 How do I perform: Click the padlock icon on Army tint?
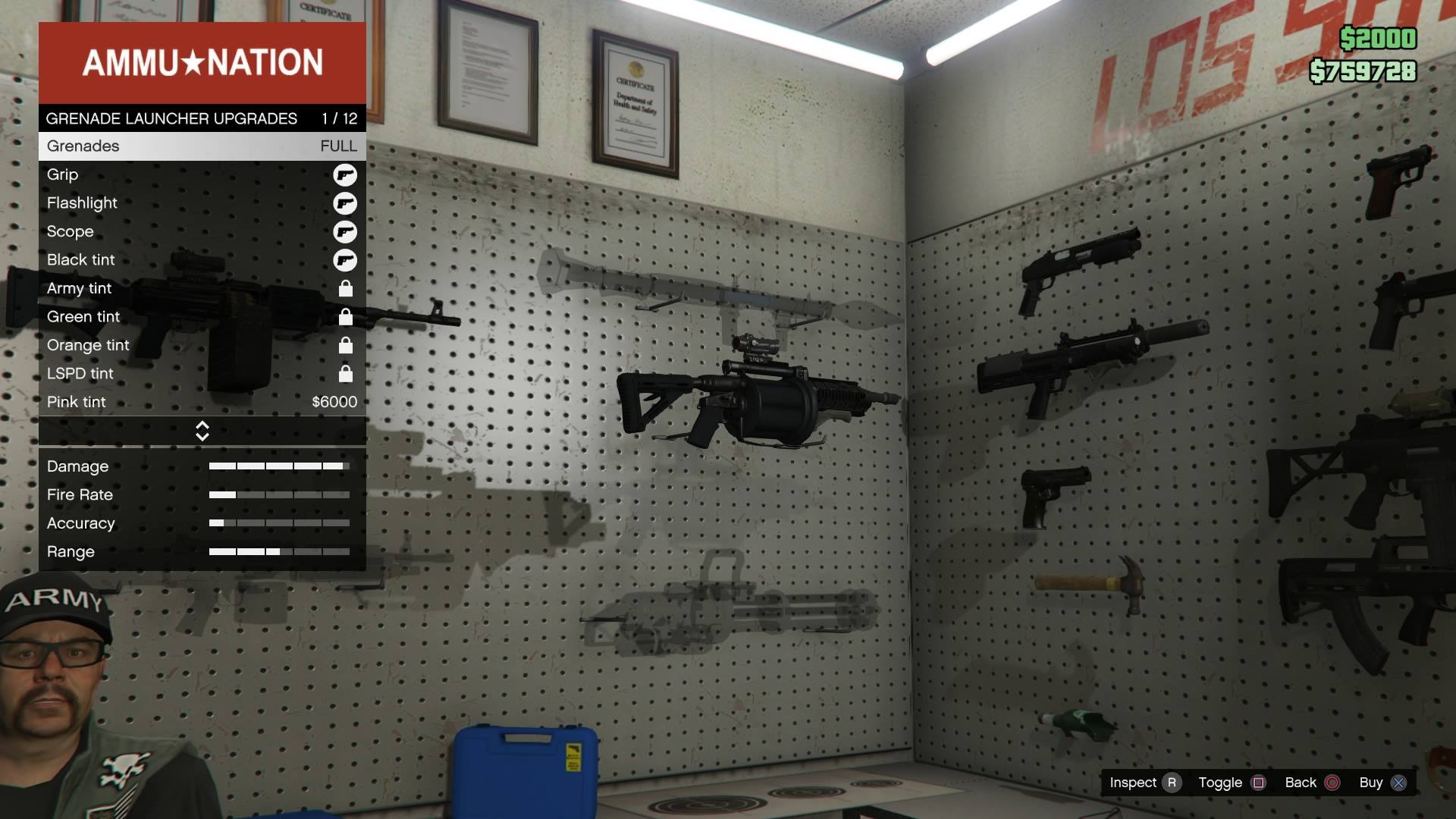(x=346, y=288)
